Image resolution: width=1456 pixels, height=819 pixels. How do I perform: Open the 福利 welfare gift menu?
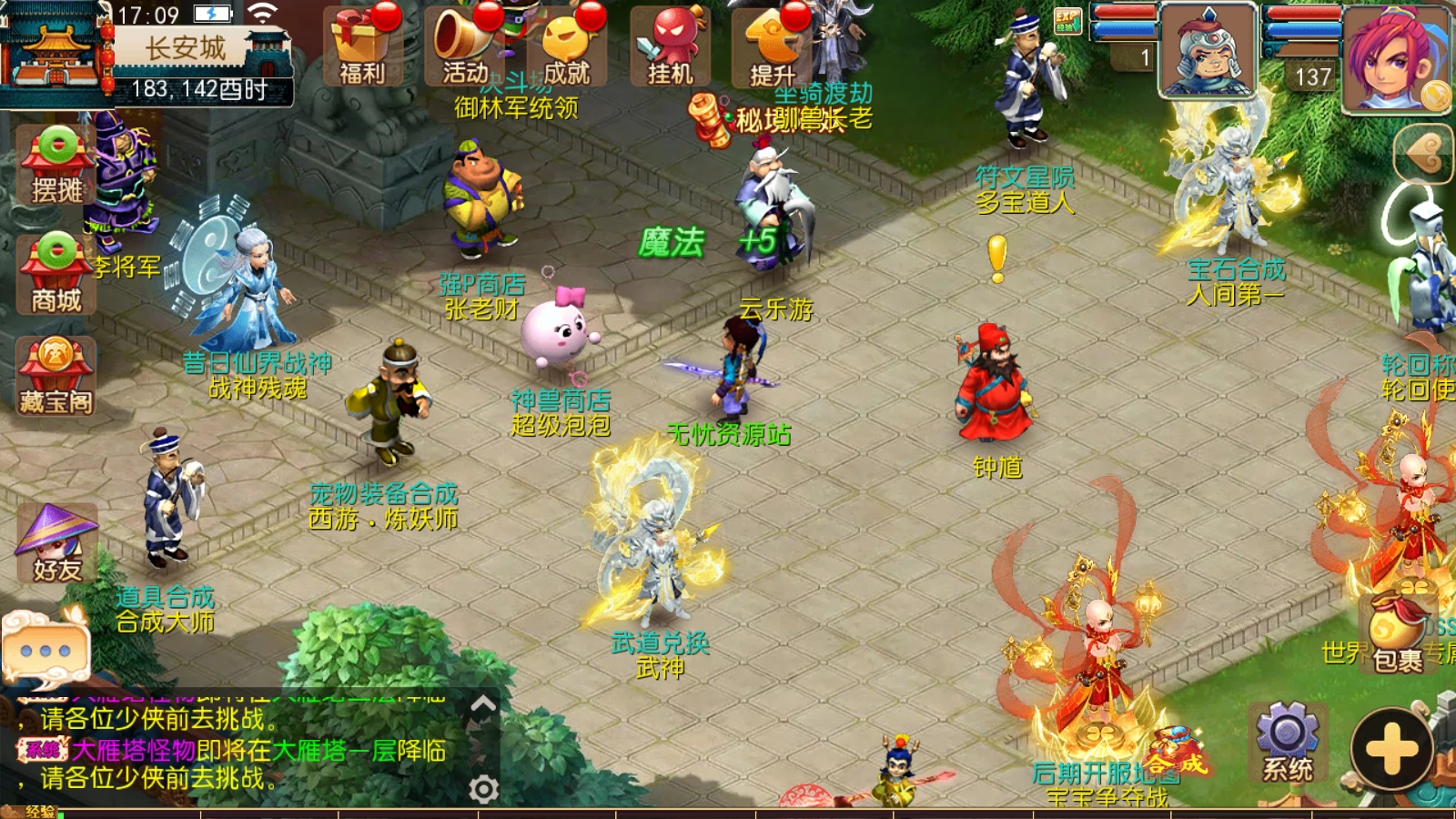[362, 47]
